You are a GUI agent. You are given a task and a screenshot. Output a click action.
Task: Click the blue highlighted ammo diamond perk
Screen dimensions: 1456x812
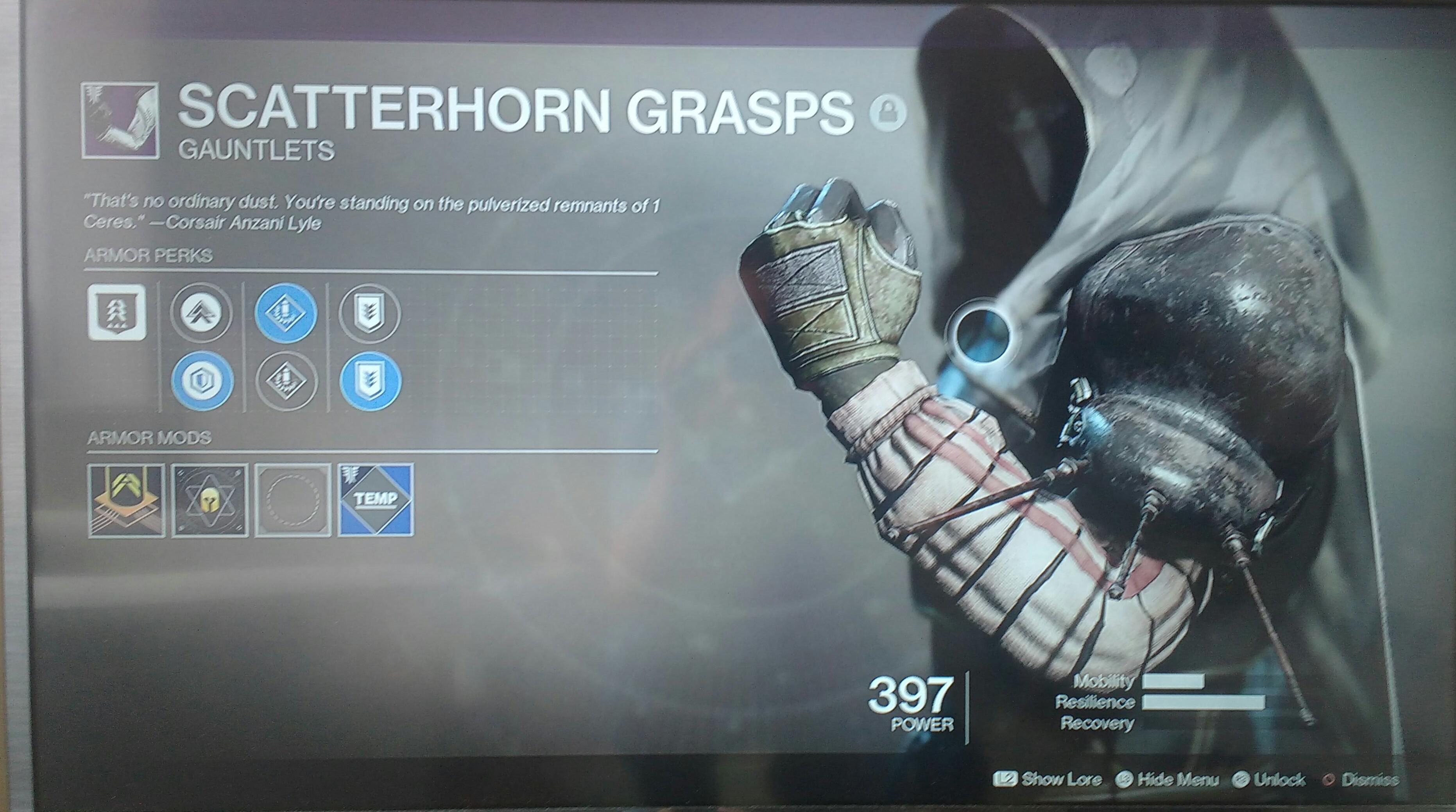(286, 313)
